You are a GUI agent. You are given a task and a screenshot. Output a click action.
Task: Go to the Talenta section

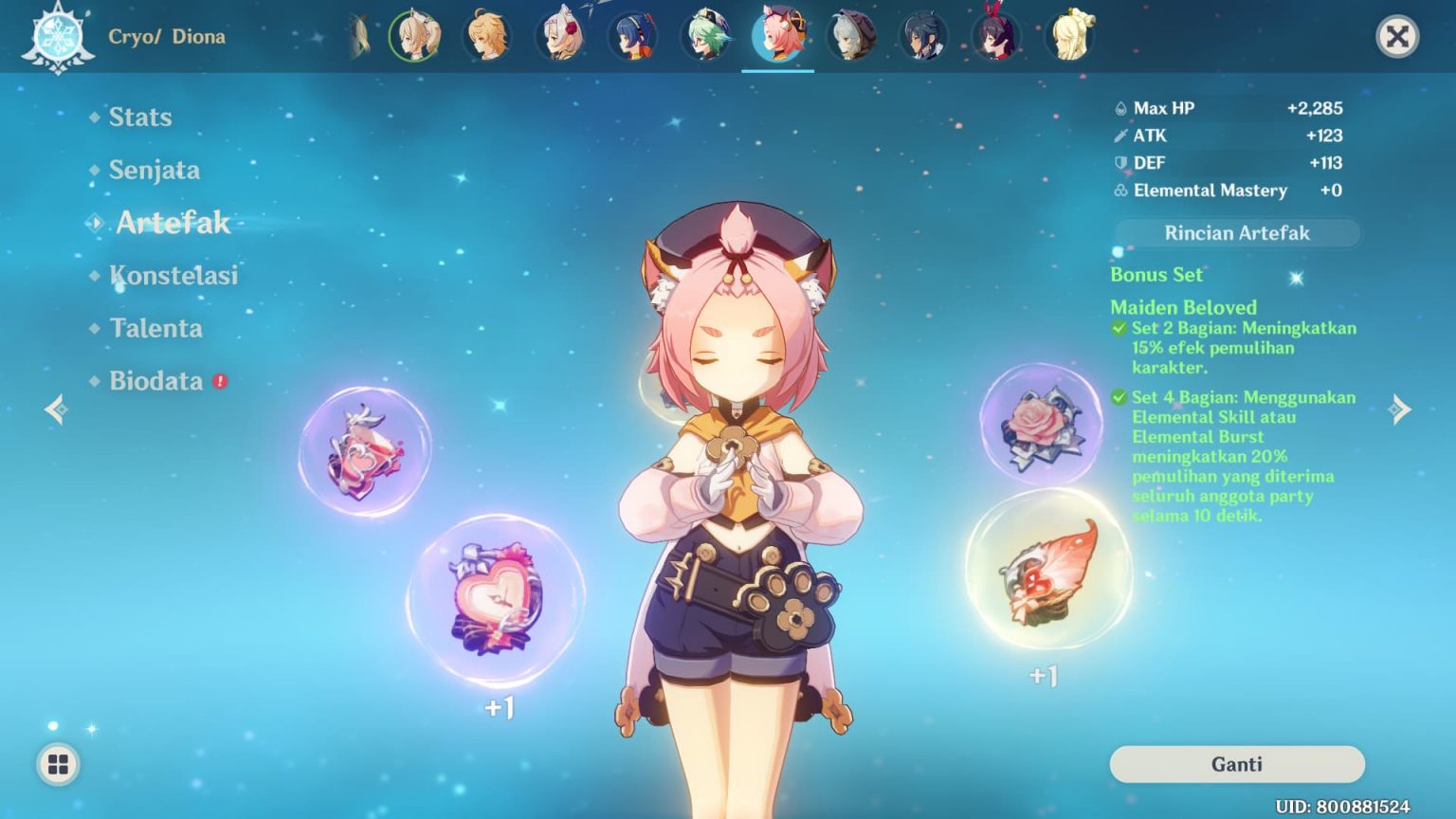pos(155,328)
